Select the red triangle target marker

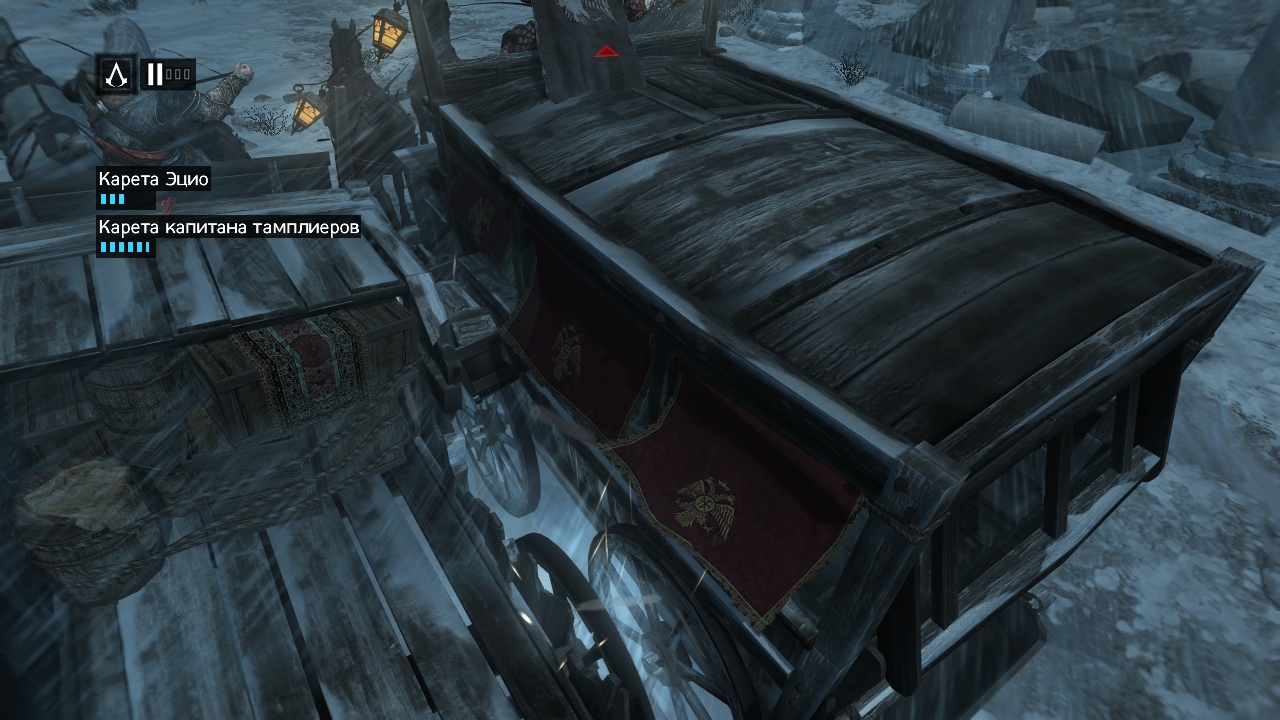604,51
